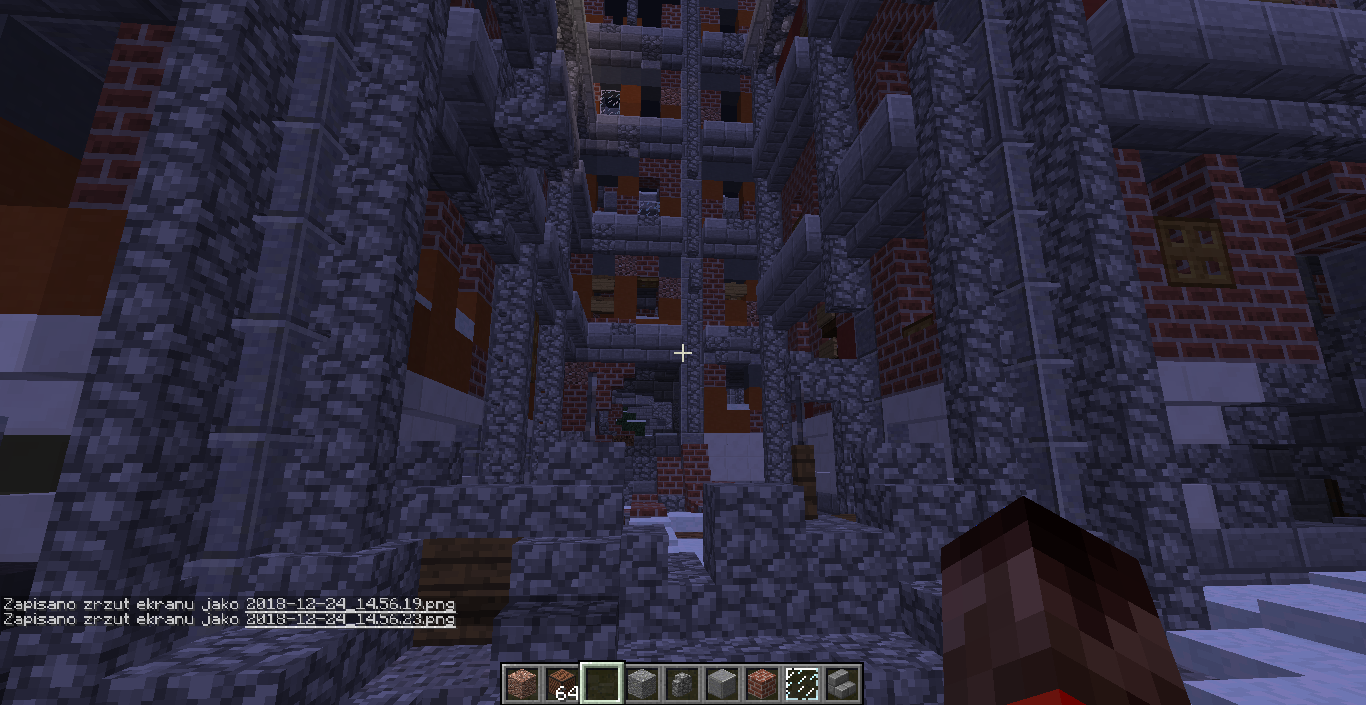Image resolution: width=1366 pixels, height=705 pixels.
Task: Select the granite block hotbar slot
Action: point(521,684)
